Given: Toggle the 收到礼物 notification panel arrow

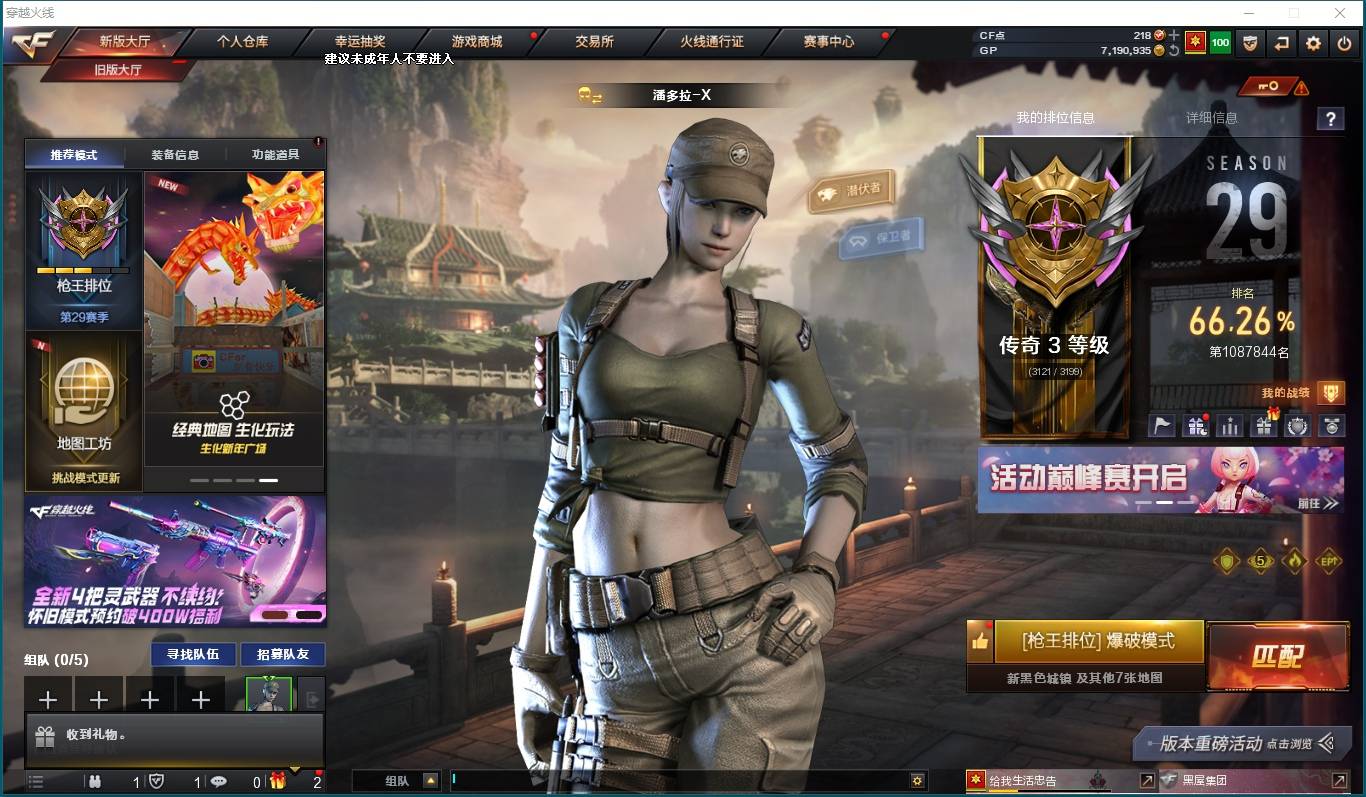Looking at the screenshot, I should (296, 767).
